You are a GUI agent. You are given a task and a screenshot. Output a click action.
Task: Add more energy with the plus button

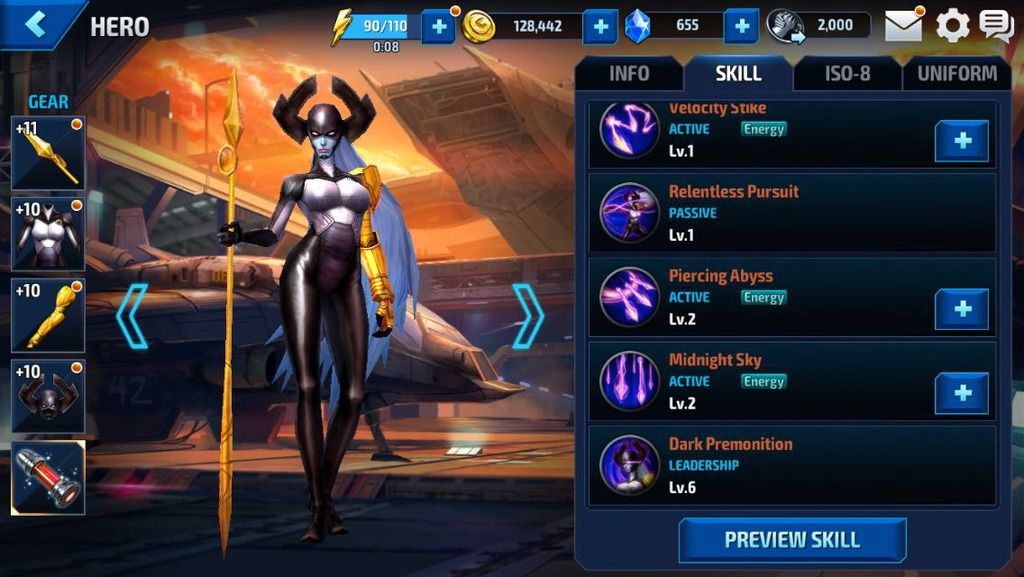coord(438,27)
